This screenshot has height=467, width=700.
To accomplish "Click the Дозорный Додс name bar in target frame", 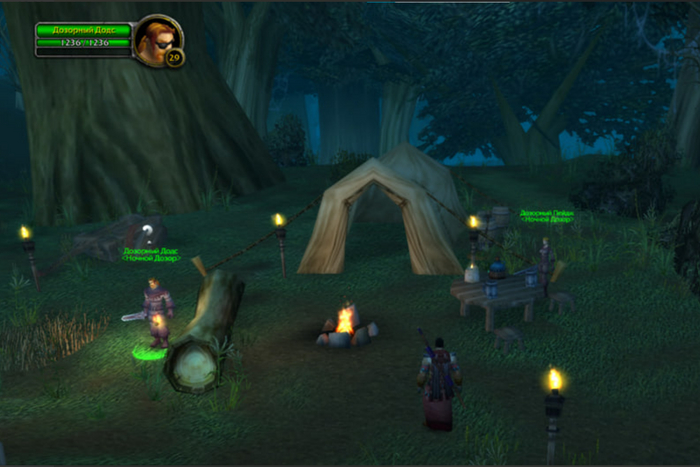I will 84,30.
